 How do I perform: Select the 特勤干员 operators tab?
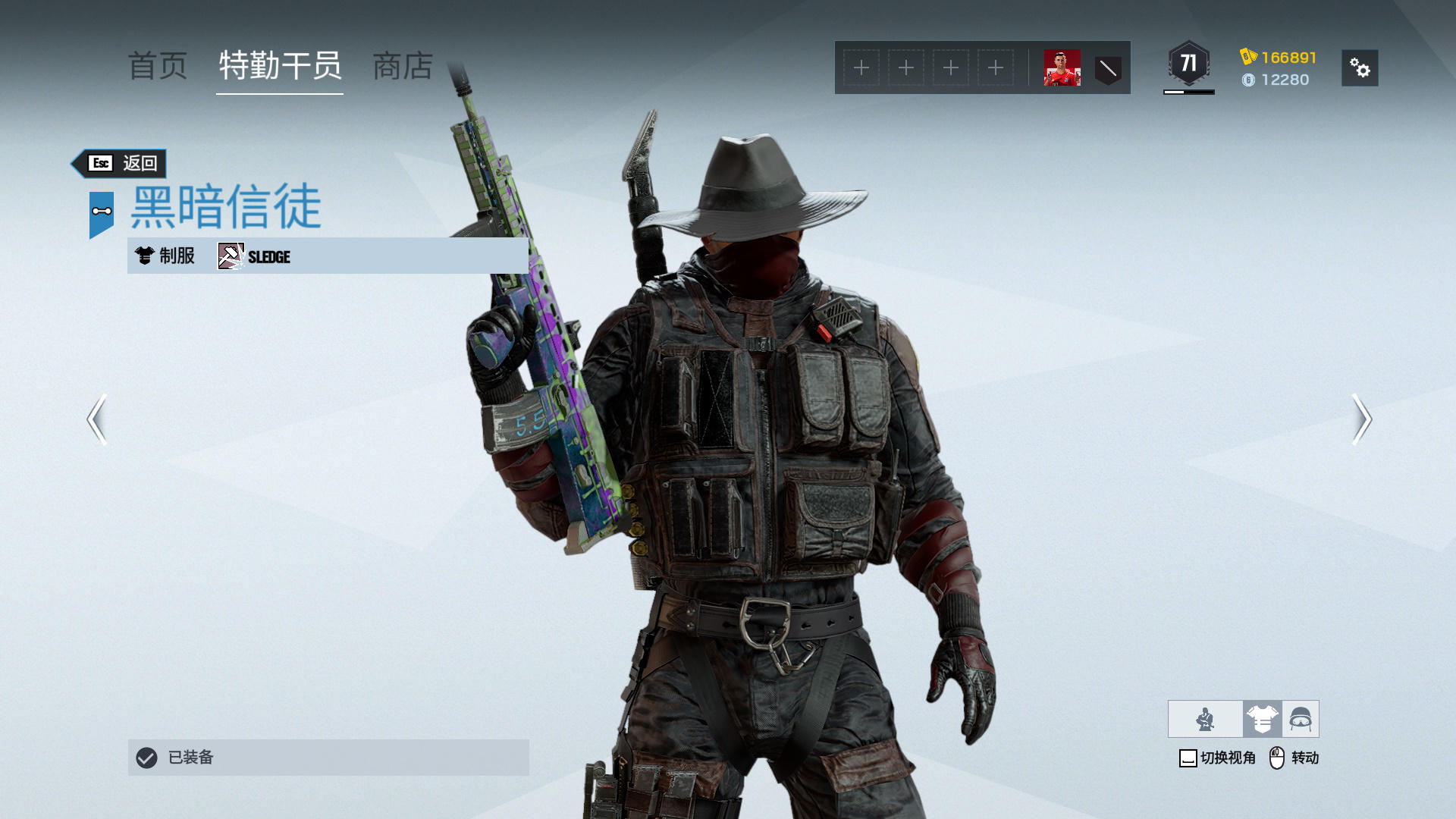[x=280, y=67]
